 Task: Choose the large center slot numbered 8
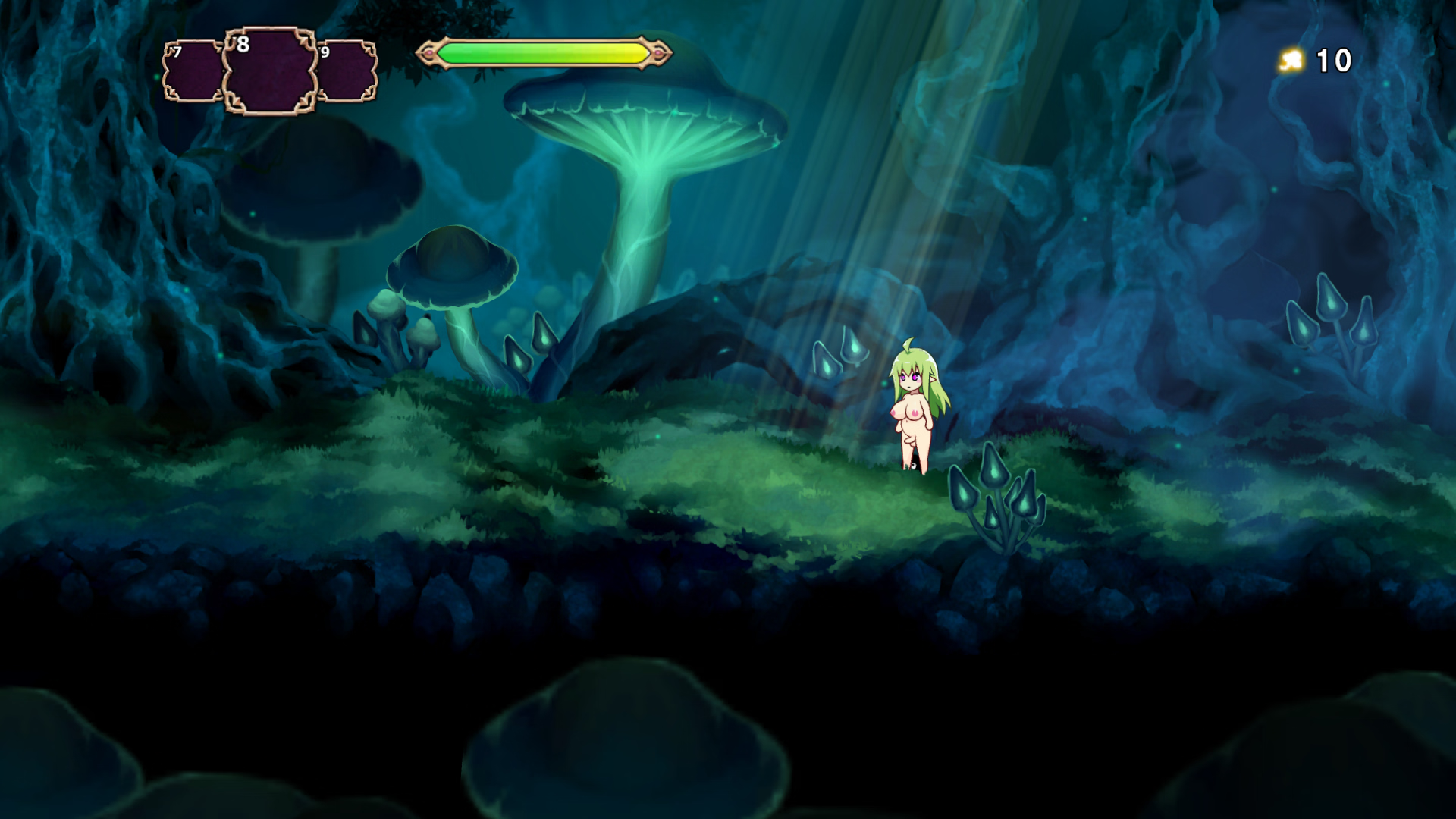(x=270, y=72)
